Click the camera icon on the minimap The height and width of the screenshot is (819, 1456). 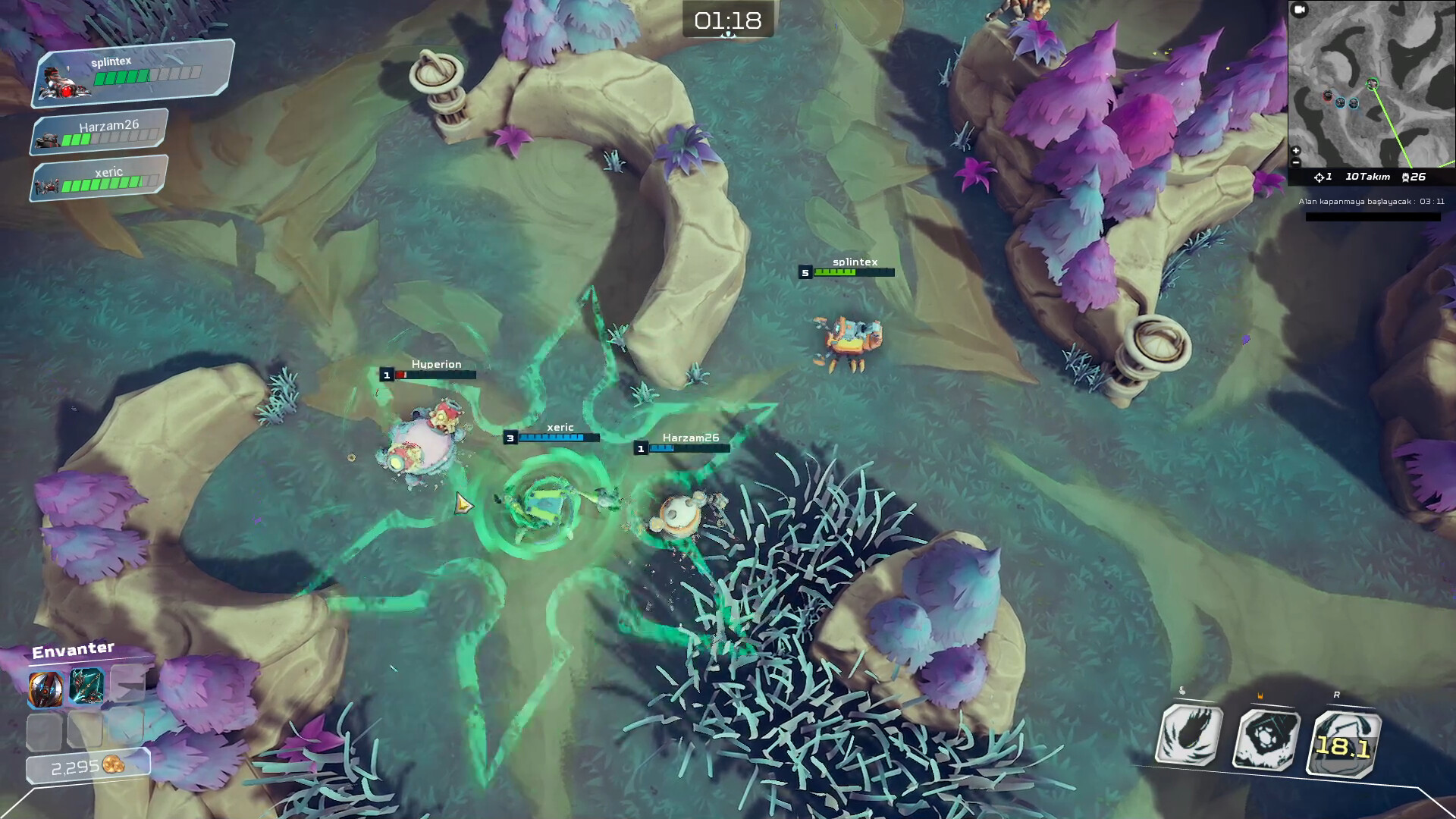click(x=1299, y=10)
